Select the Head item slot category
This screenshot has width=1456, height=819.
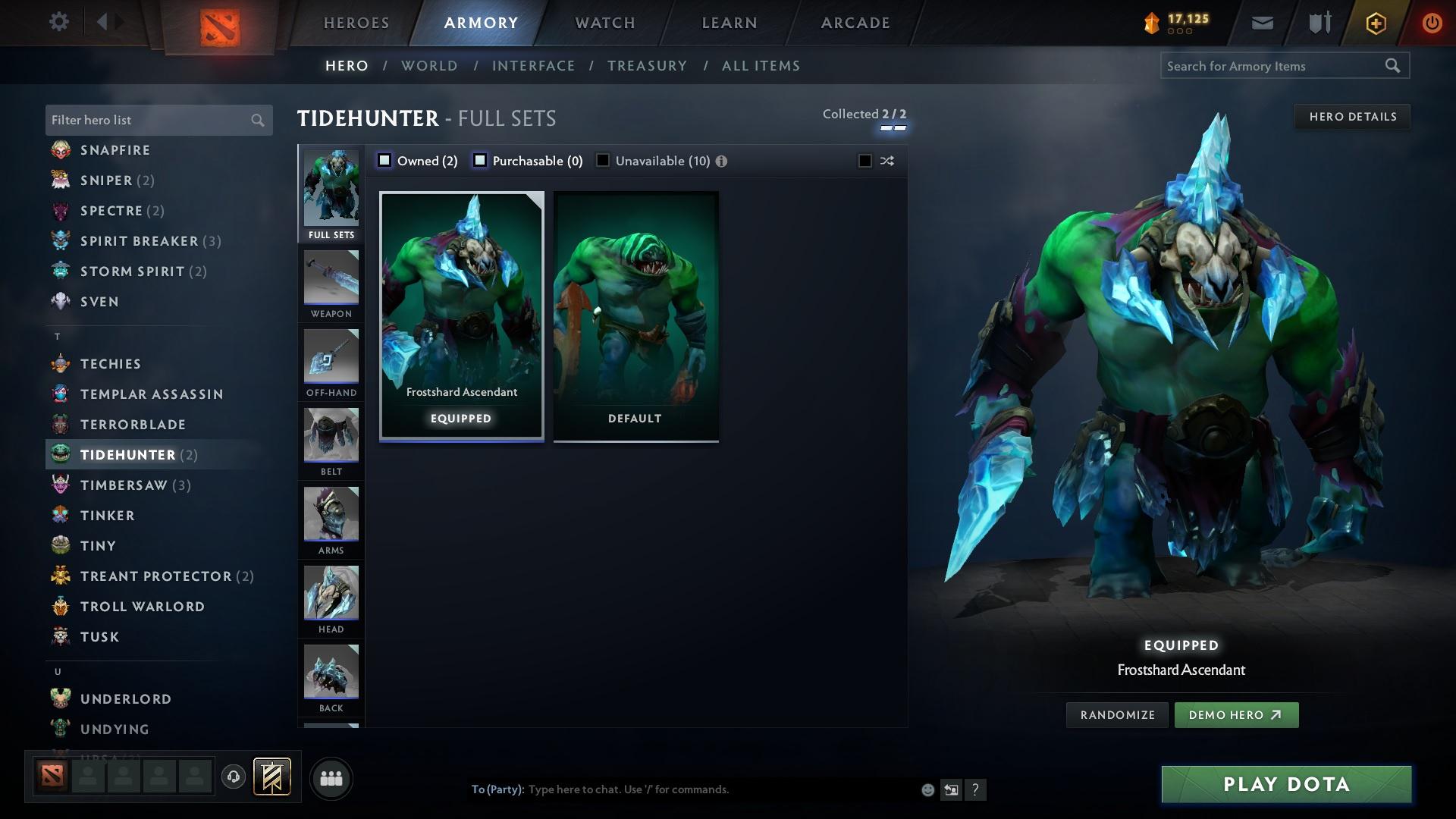click(331, 599)
